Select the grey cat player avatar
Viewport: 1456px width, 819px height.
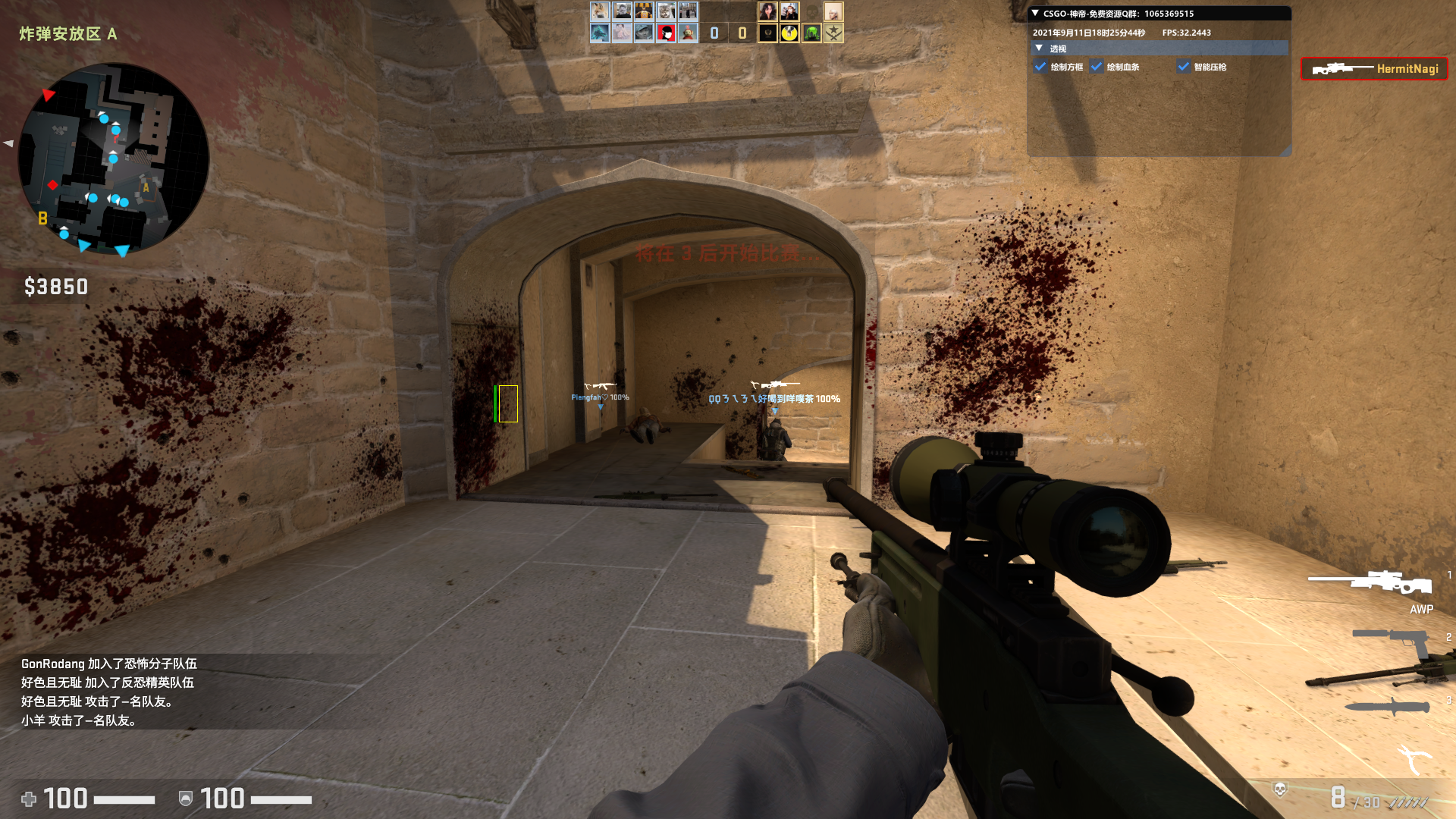coord(666,11)
